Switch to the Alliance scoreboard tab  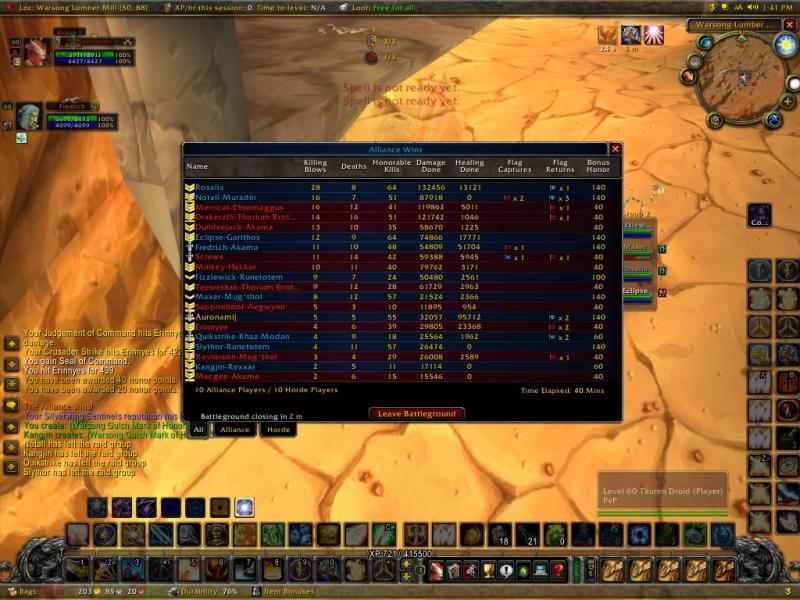[234, 429]
